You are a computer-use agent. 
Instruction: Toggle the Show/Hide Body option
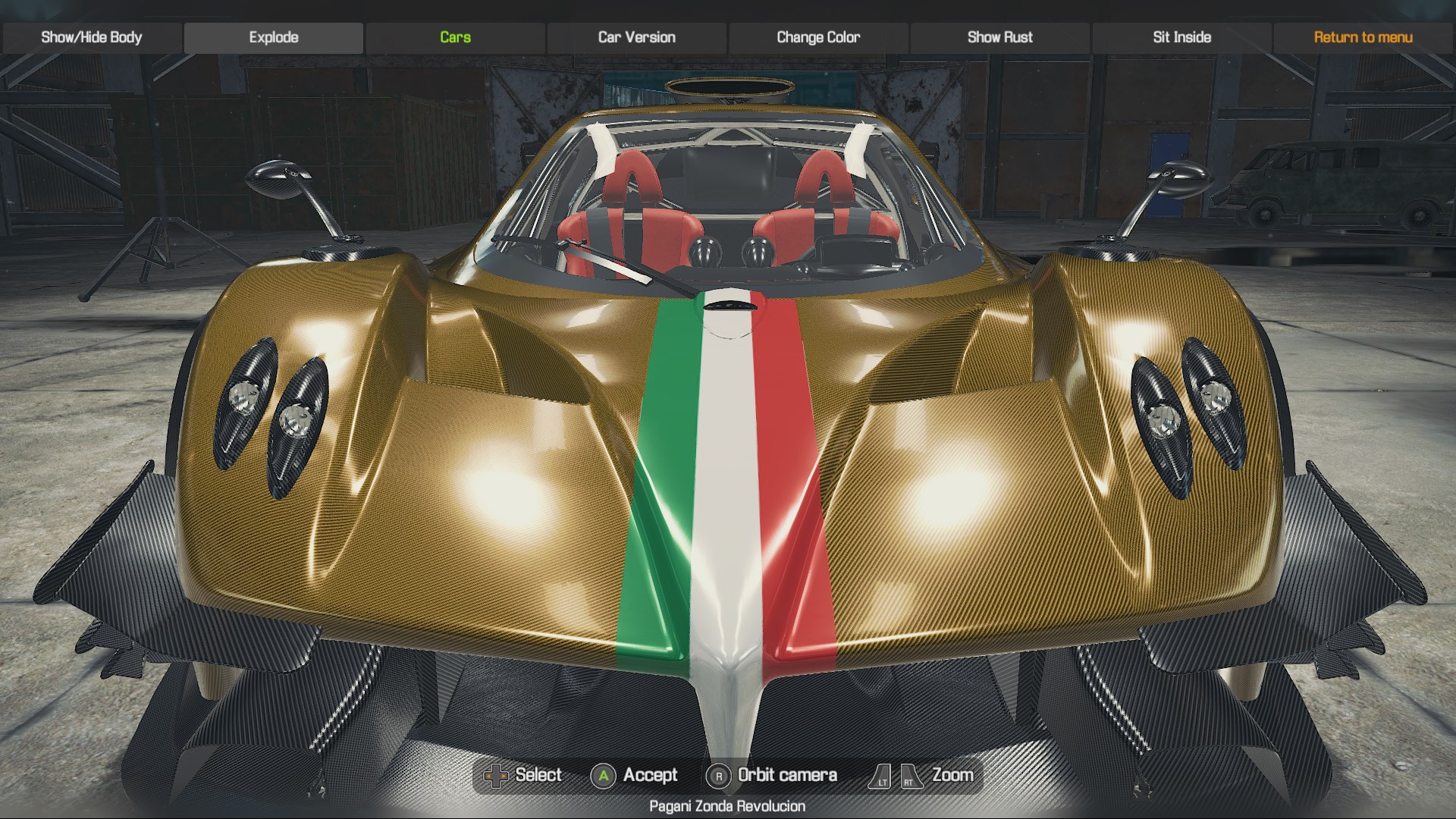(92, 37)
